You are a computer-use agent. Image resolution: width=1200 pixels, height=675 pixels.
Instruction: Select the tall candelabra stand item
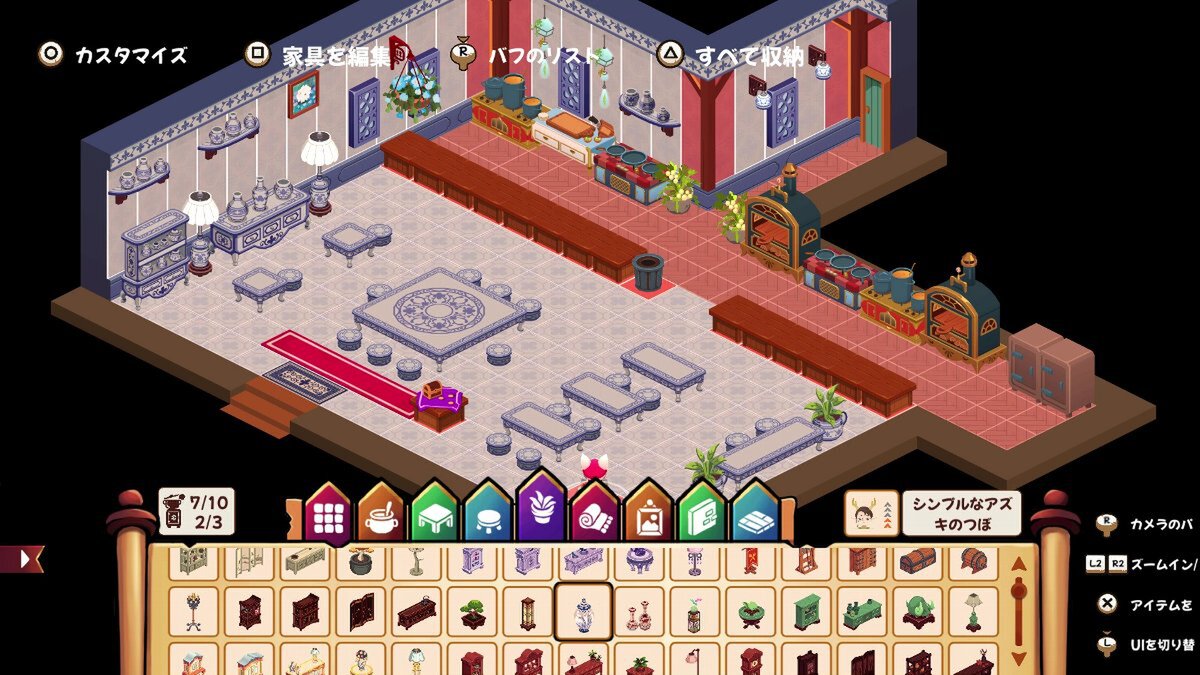[194, 612]
